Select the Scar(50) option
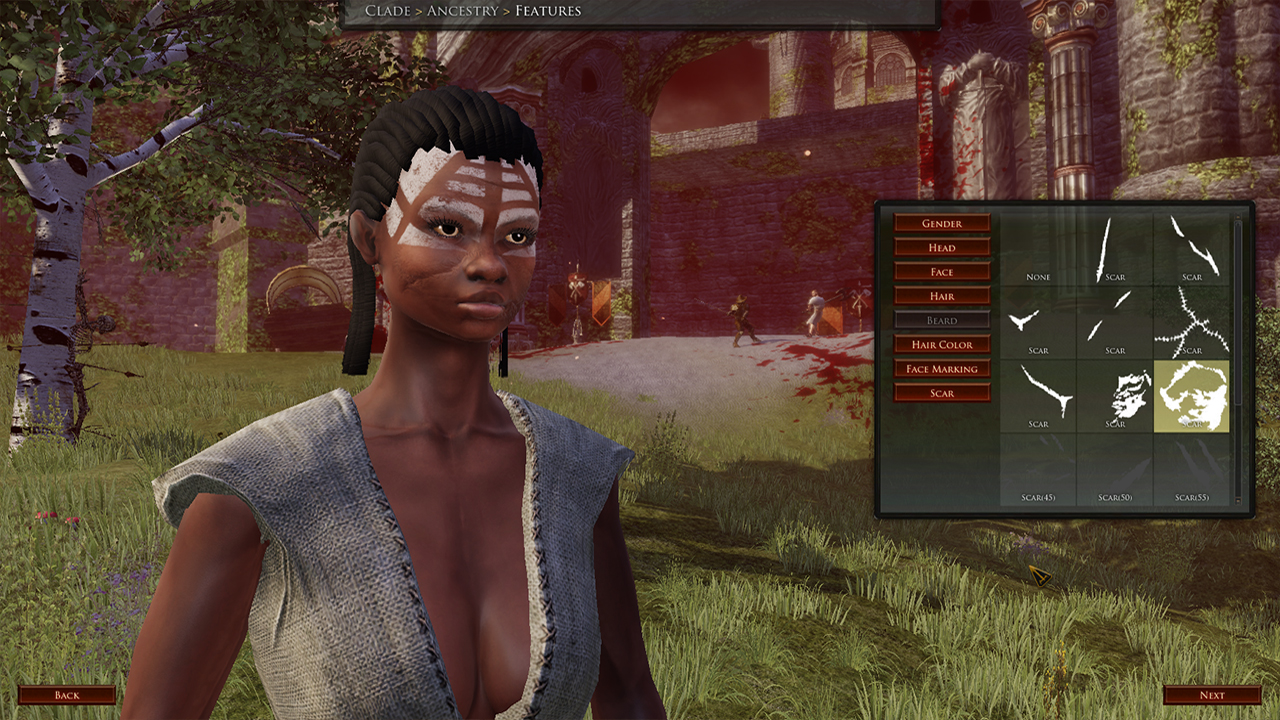Screen dimensions: 1280x720 pyautogui.click(x=1116, y=468)
